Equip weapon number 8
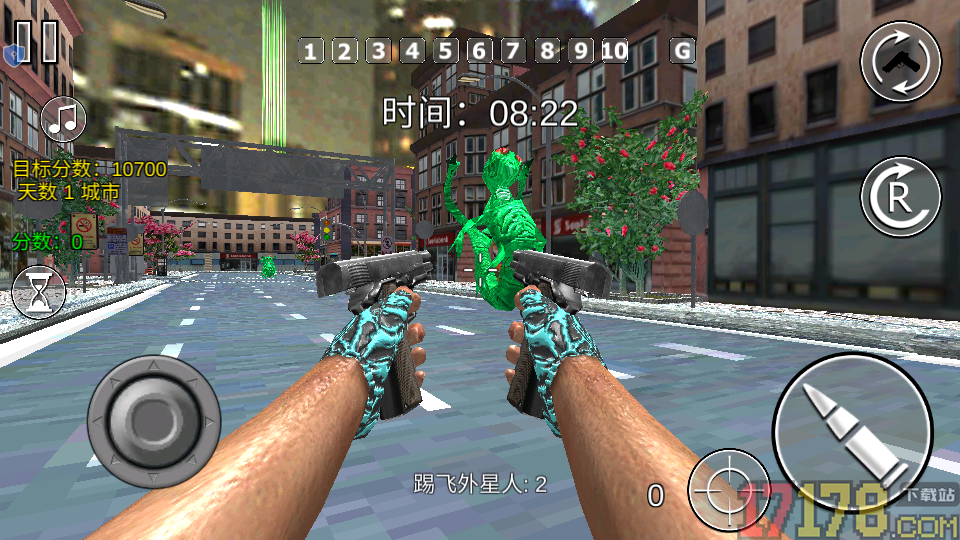Screen dimensions: 960x540 [547, 51]
